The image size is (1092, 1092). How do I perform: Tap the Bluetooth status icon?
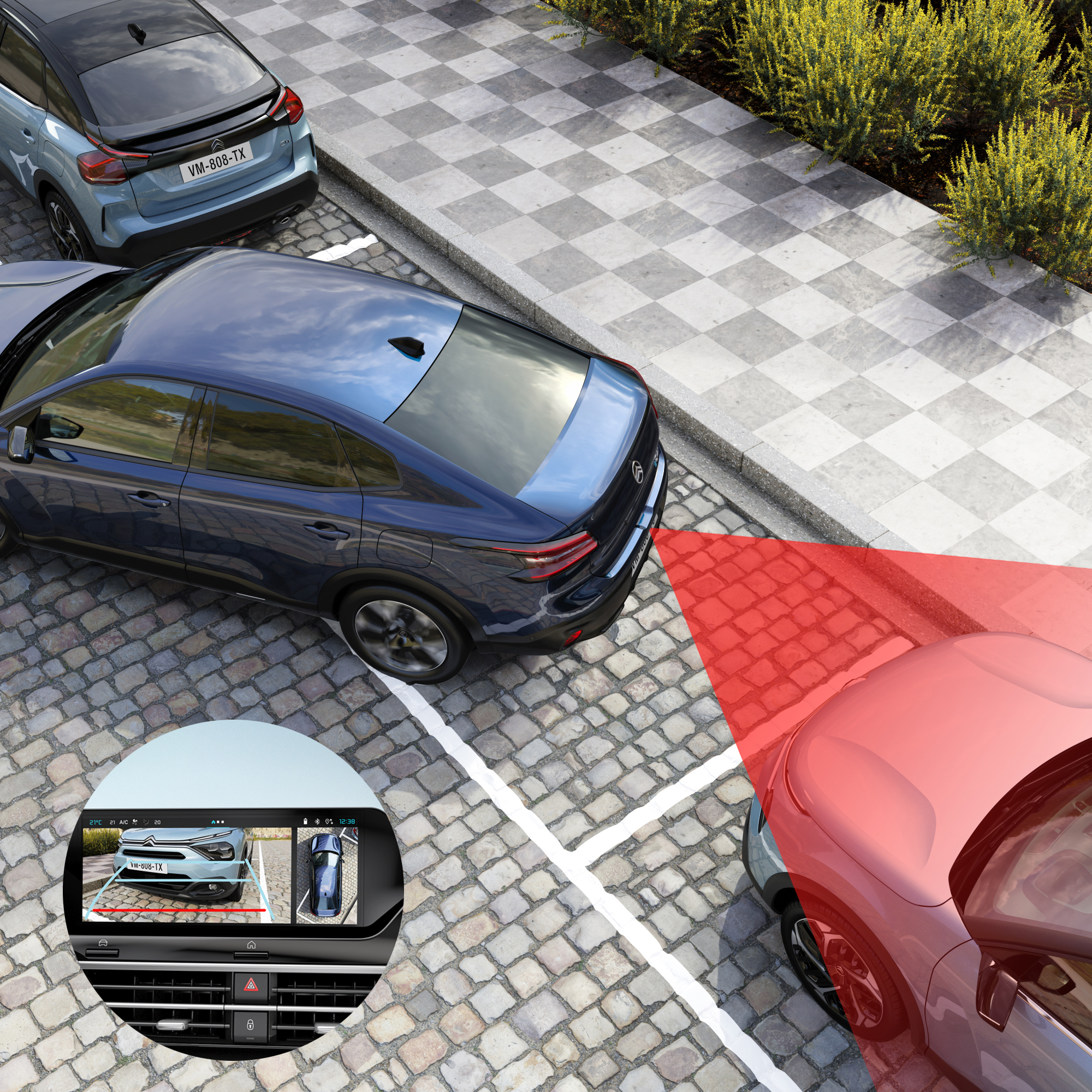pos(317,821)
